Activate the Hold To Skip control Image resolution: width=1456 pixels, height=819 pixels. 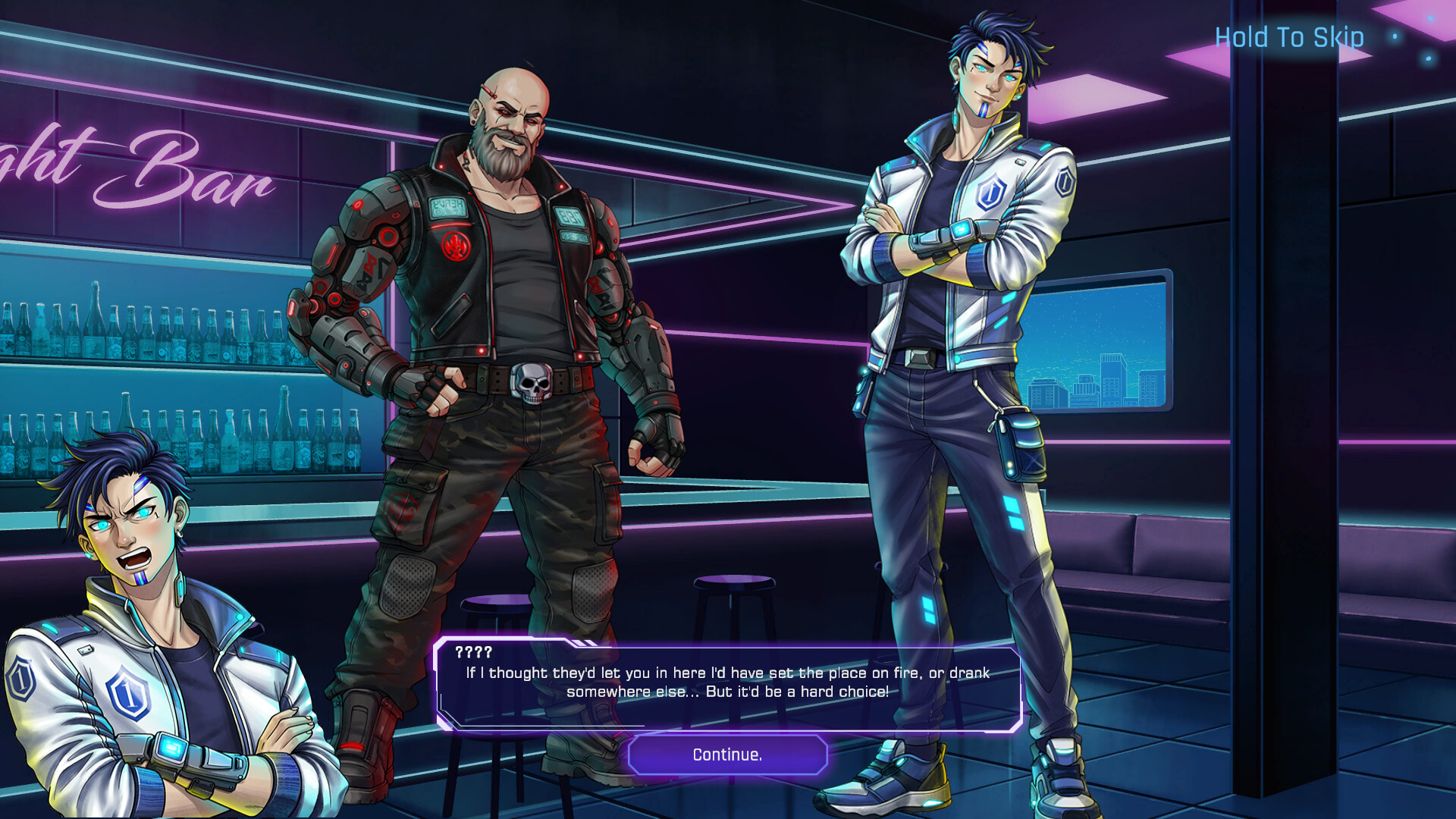[1288, 37]
